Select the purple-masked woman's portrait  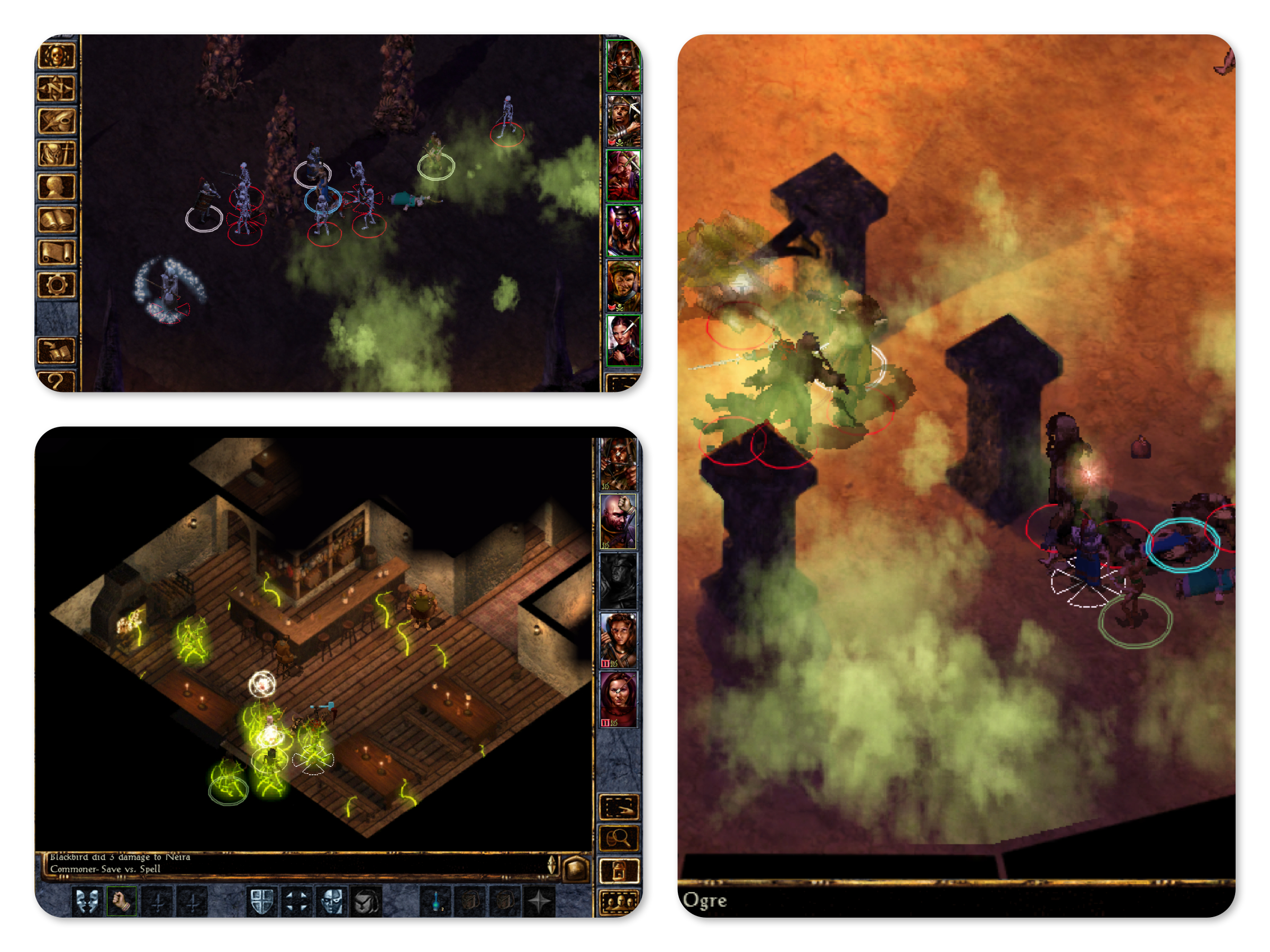(x=623, y=231)
